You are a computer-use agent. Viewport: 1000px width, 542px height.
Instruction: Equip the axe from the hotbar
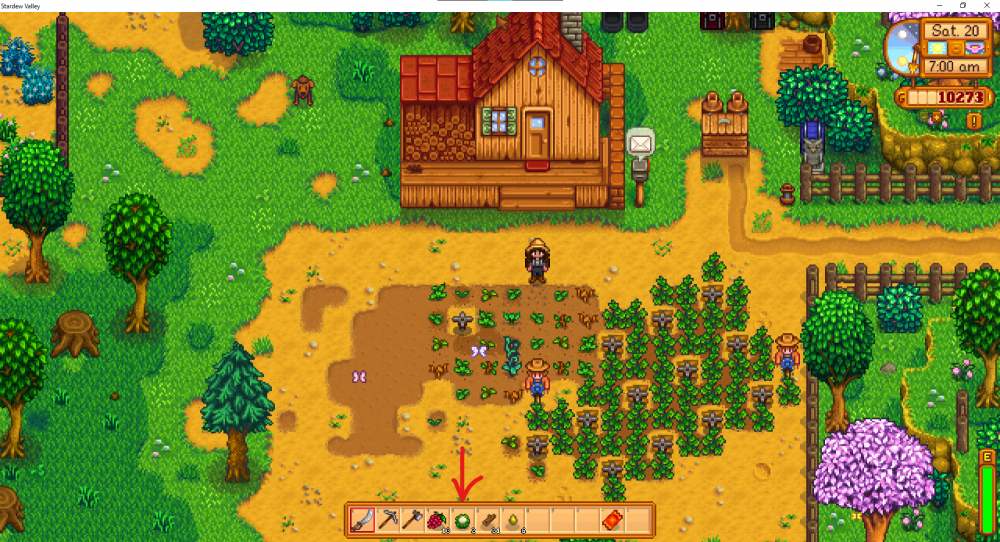coord(412,520)
